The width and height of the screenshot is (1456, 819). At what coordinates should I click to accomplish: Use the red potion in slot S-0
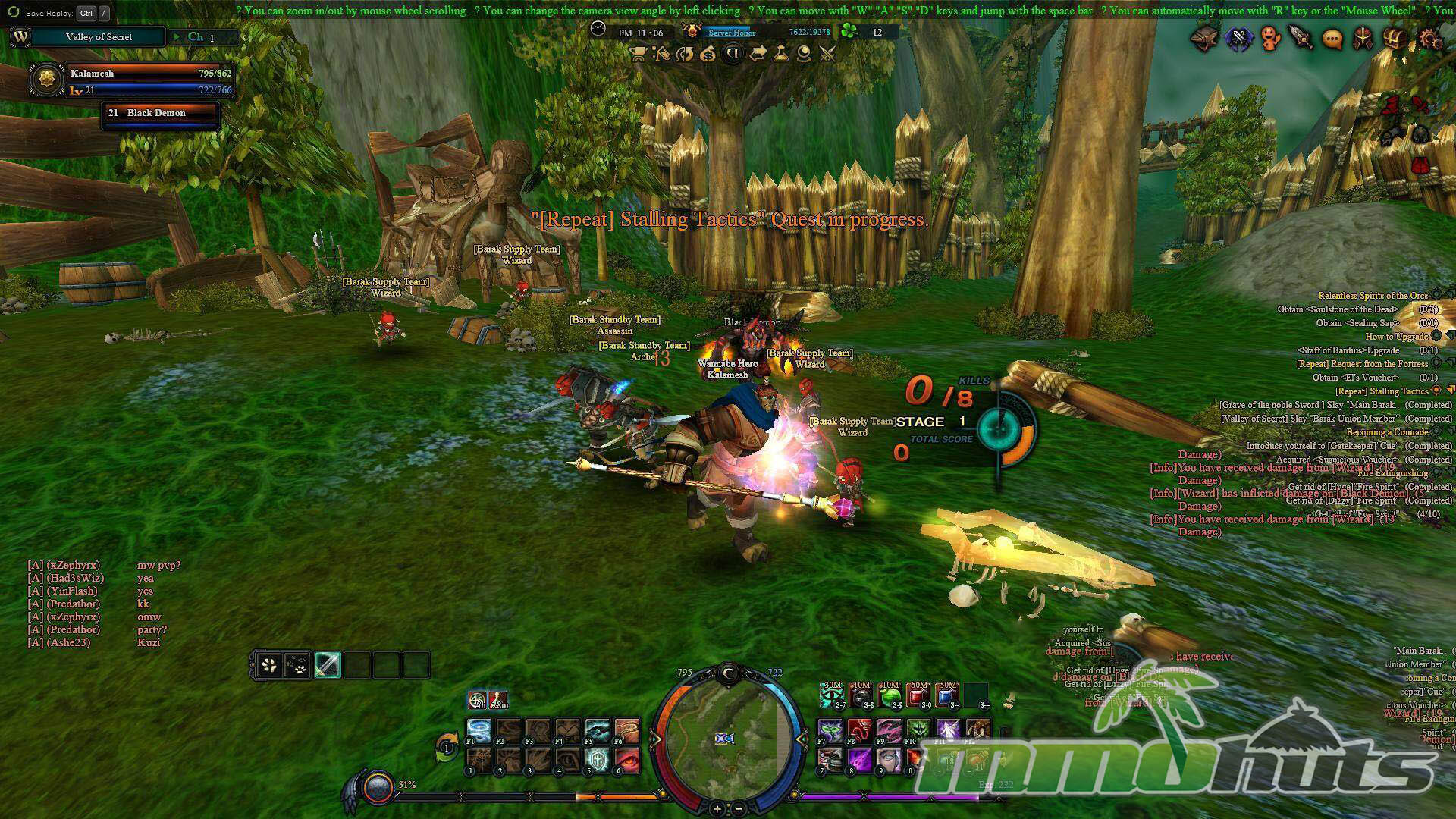[918, 695]
